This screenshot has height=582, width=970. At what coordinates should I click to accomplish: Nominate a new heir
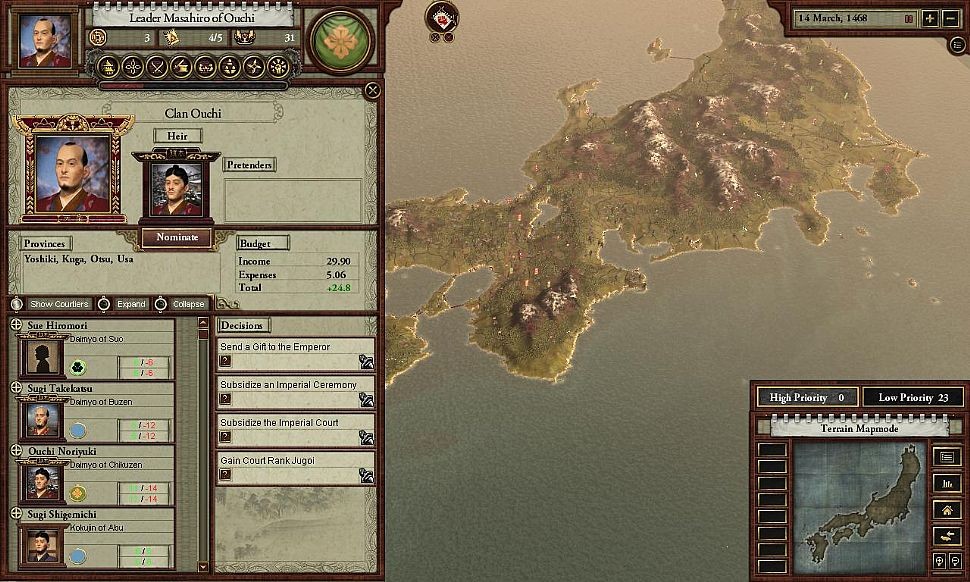[x=176, y=237]
